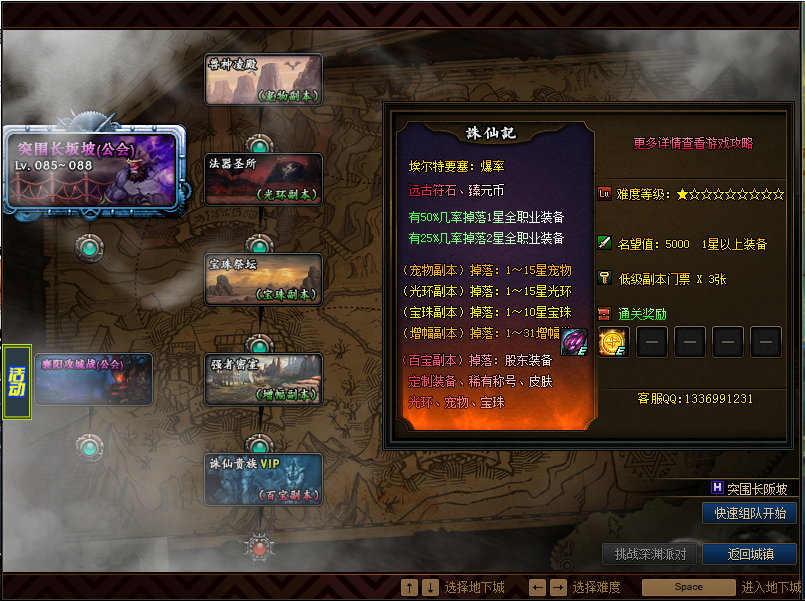
Task: Select the 襄阳攻城战 guild dungeon tile
Action: pos(94,379)
